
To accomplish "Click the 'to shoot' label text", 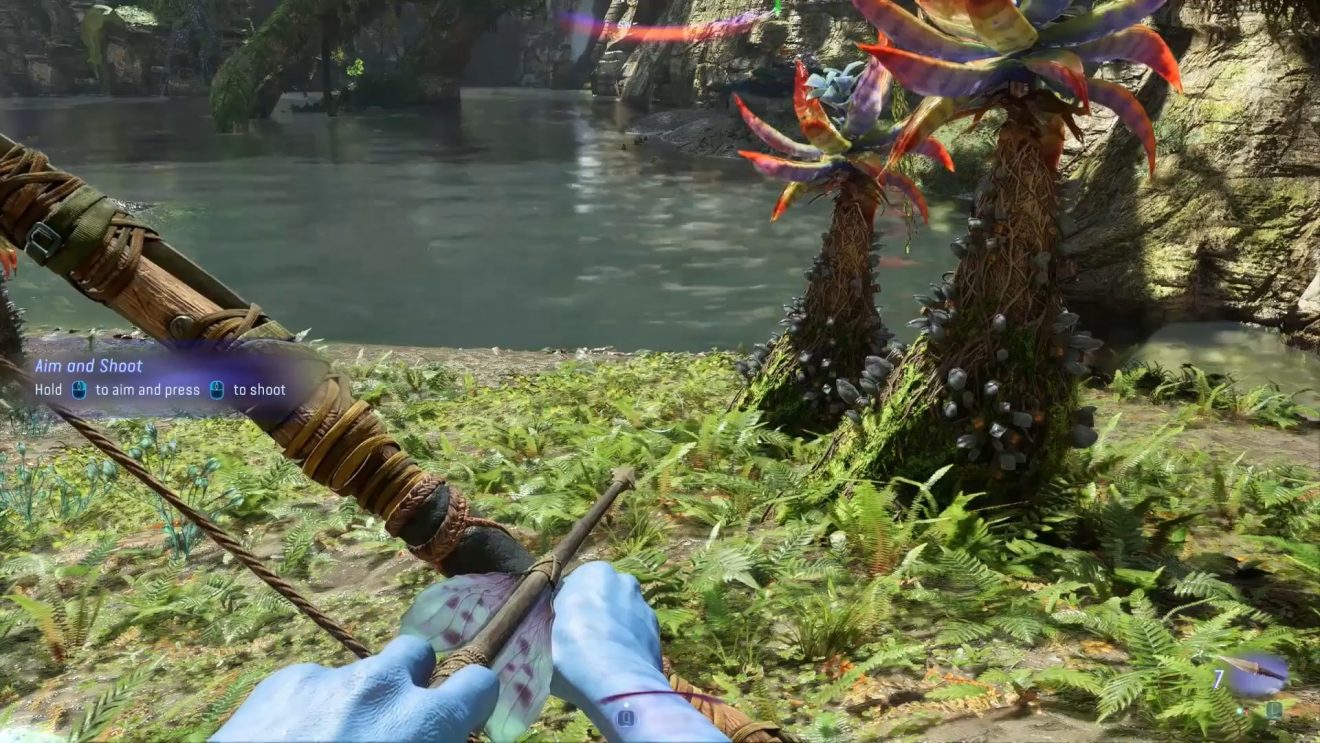I will [x=258, y=389].
